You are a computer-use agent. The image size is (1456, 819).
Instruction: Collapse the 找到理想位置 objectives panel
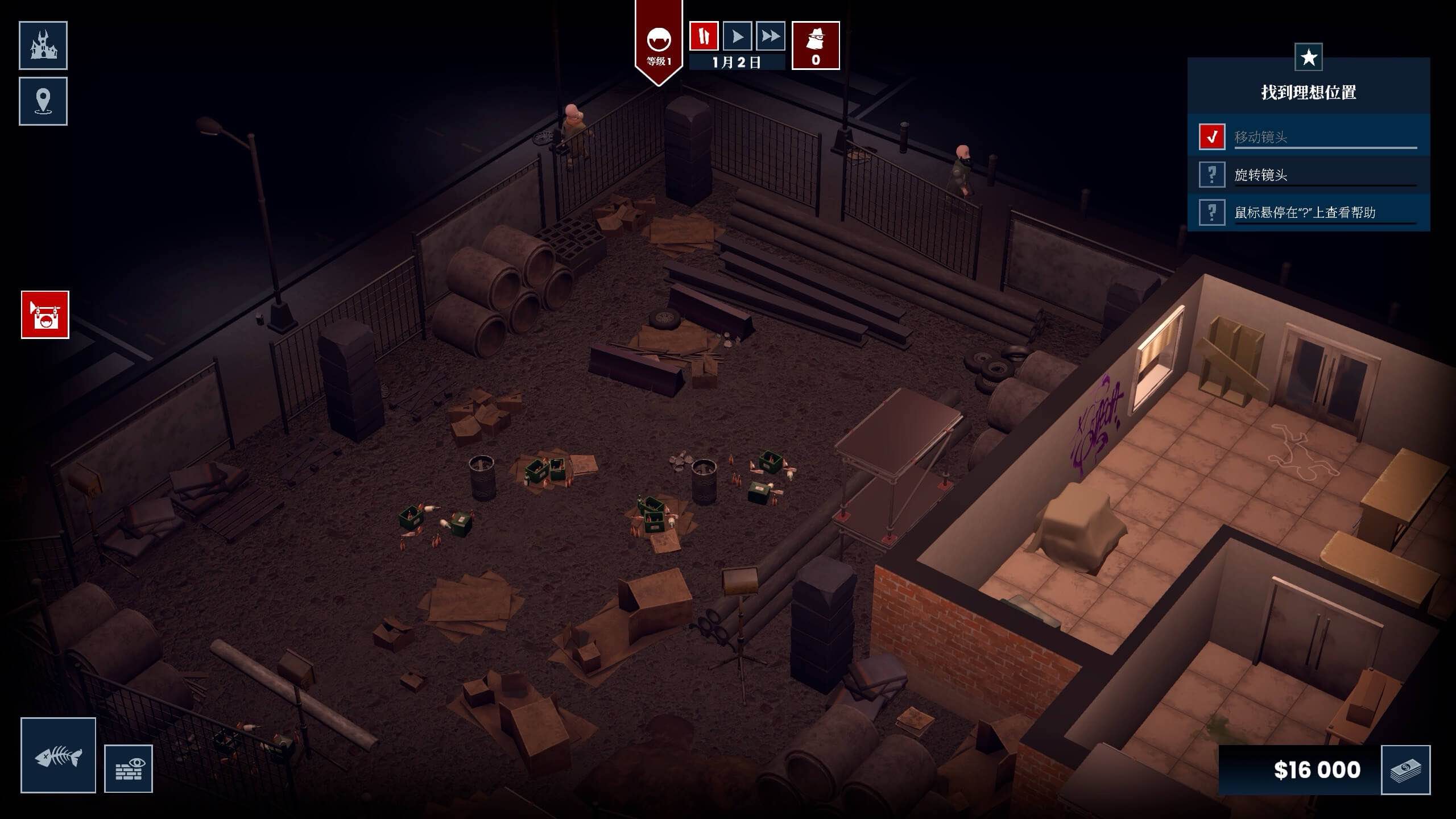coord(1310,91)
